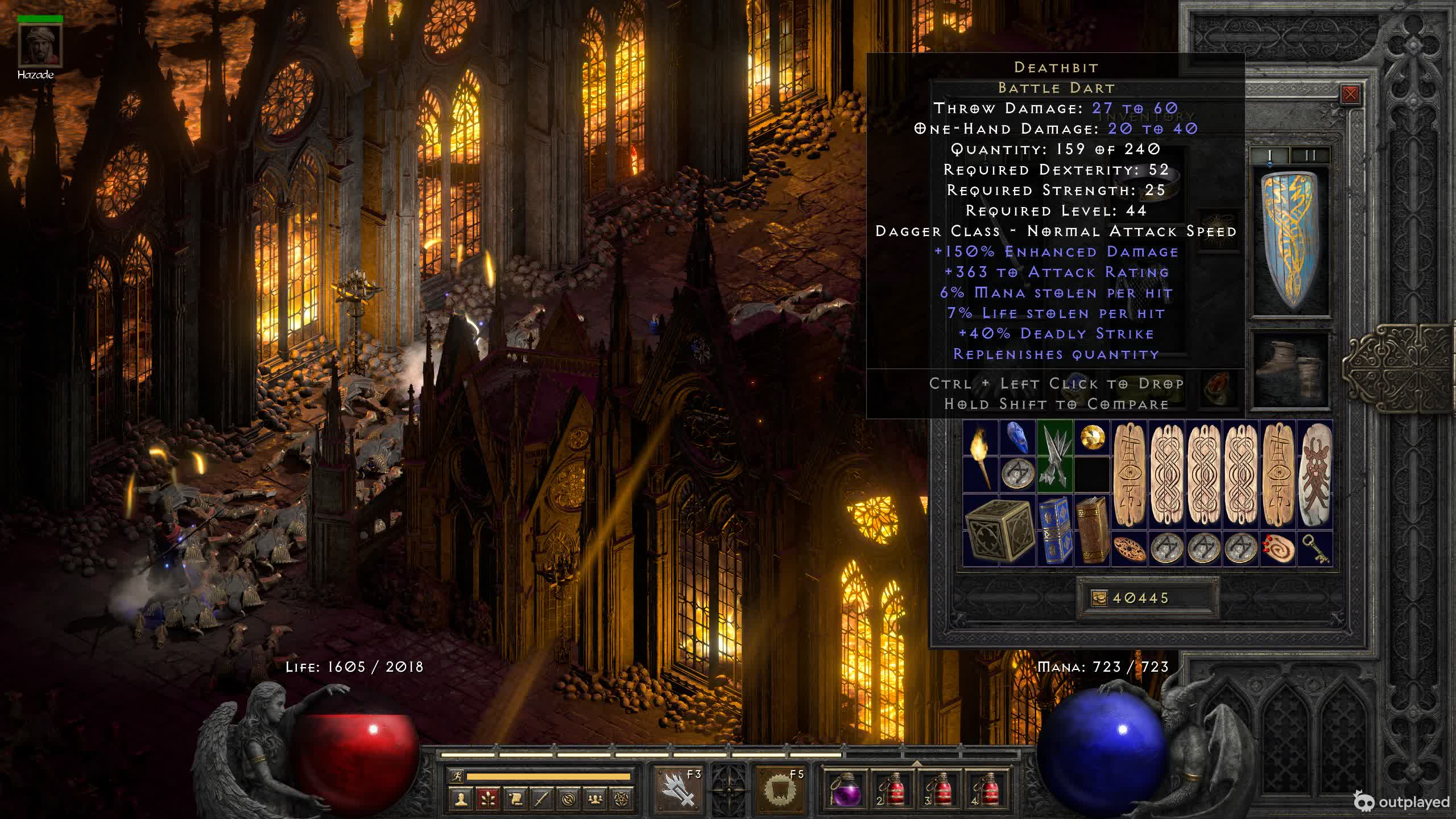Viewport: 1456px width, 819px height.
Task: Select Hazade mercenary portrait
Action: 40,46
